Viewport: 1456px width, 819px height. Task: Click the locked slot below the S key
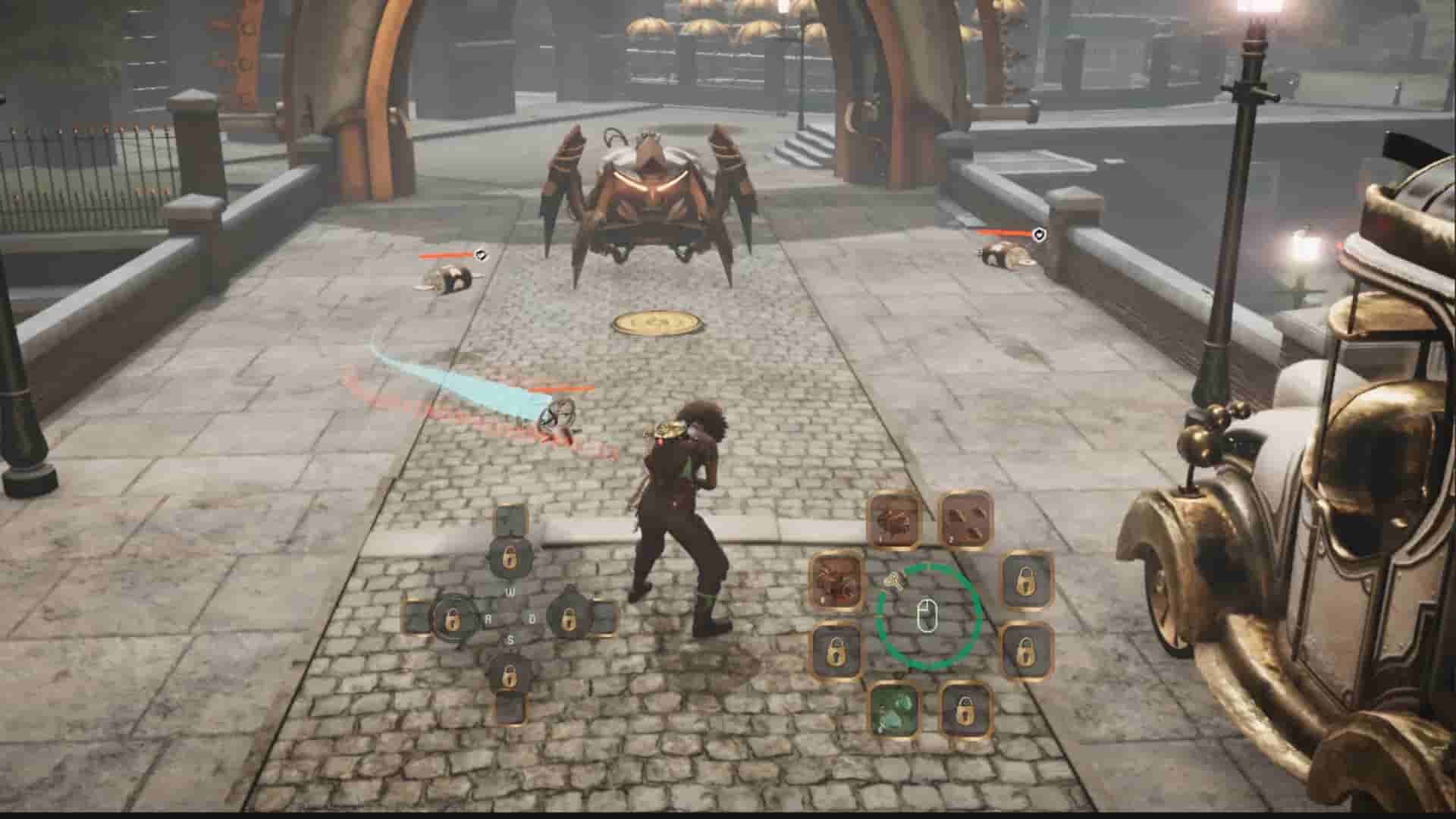click(509, 675)
